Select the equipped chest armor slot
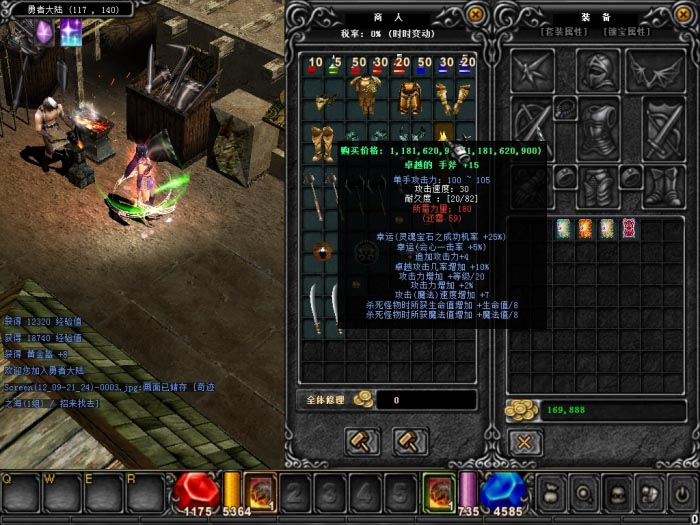Viewport: 700px width, 525px height. click(x=598, y=128)
